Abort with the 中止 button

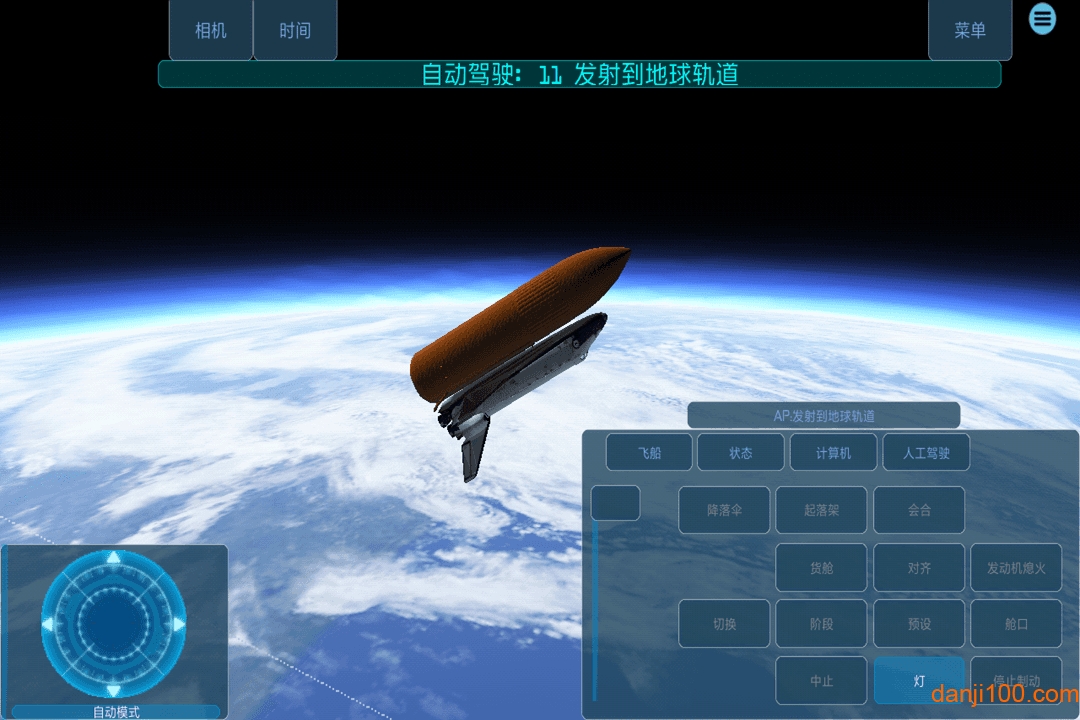[821, 680]
